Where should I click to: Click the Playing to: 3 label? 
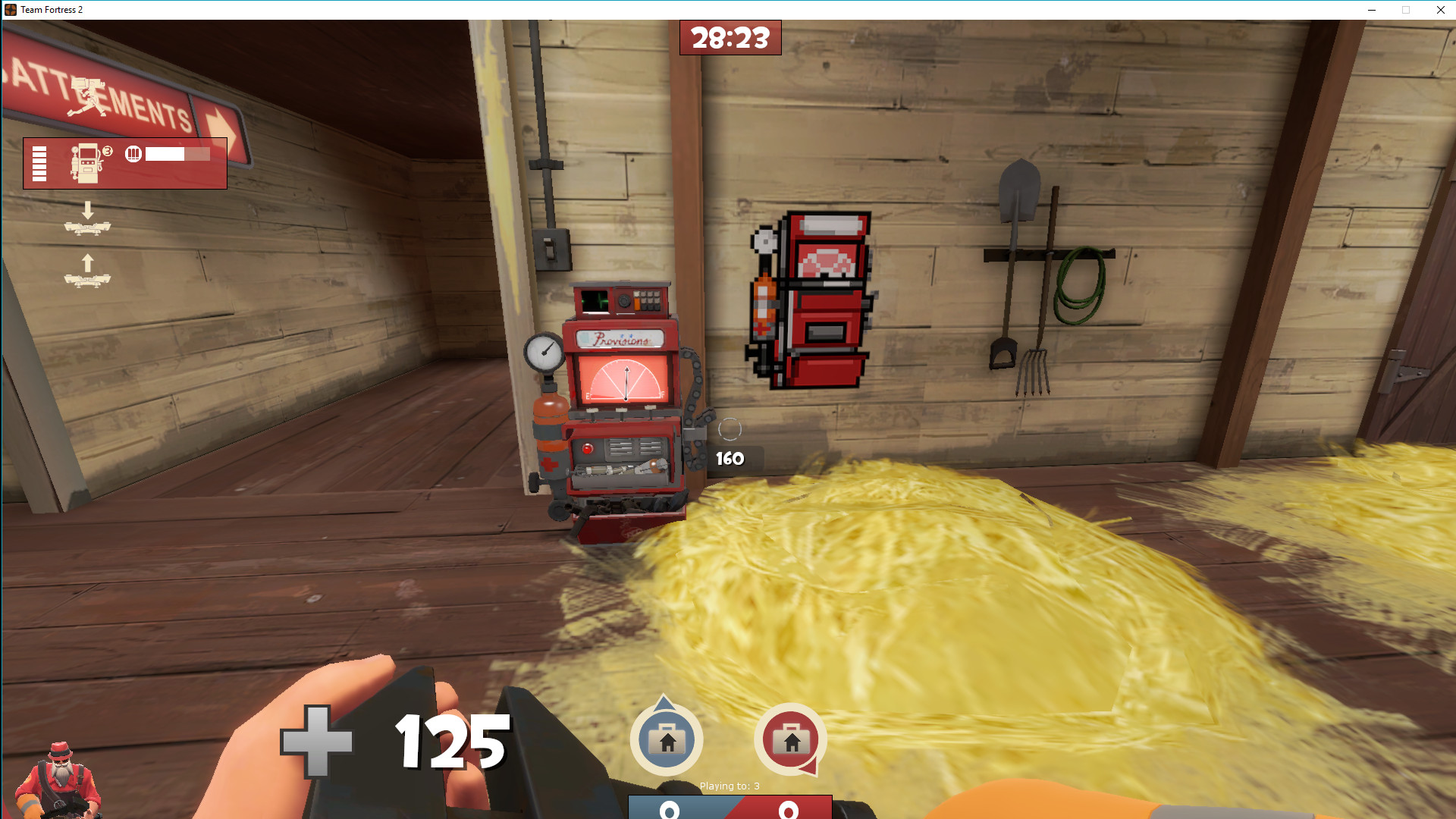coord(730,786)
